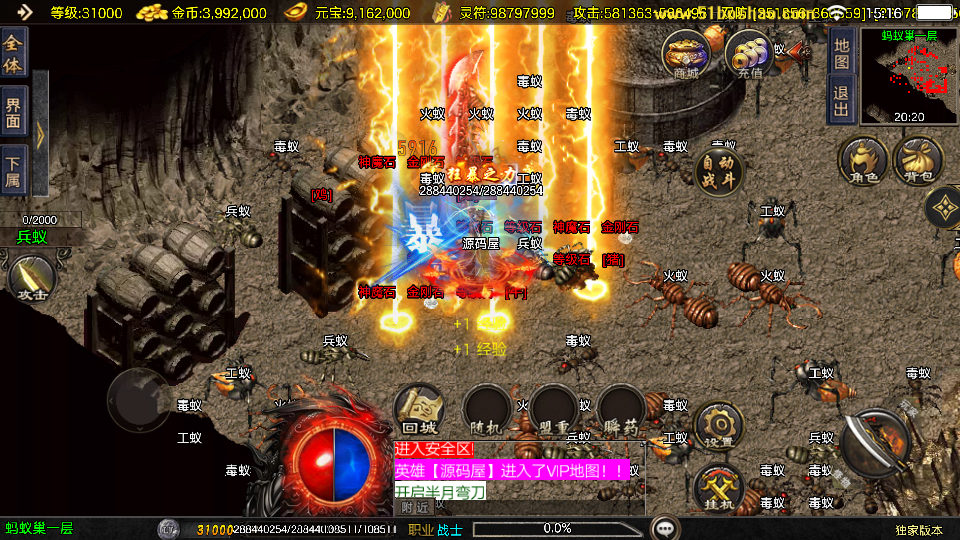Open chat with the speech bubble icon

point(664,528)
